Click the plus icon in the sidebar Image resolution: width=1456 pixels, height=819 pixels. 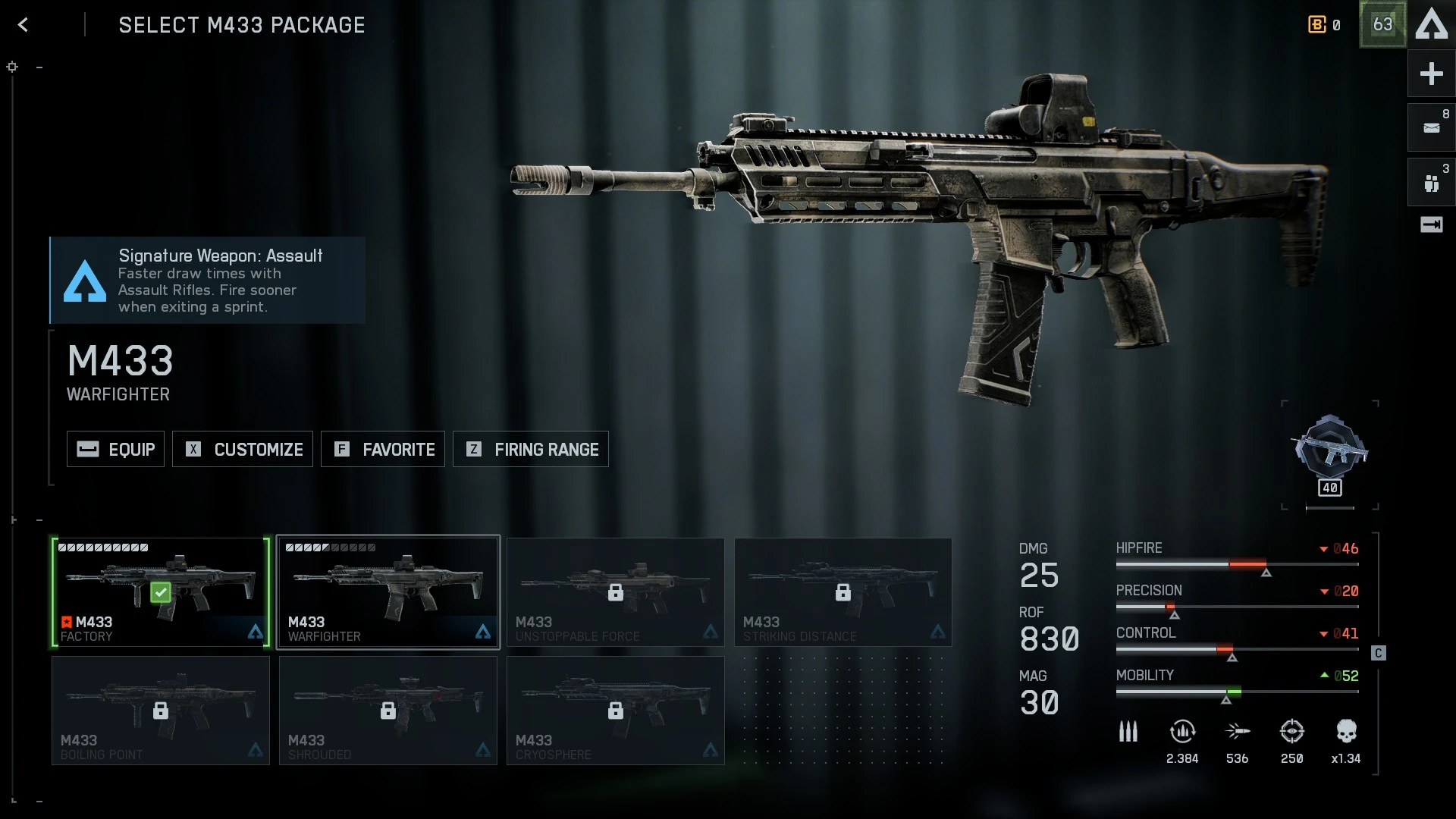tap(1431, 74)
